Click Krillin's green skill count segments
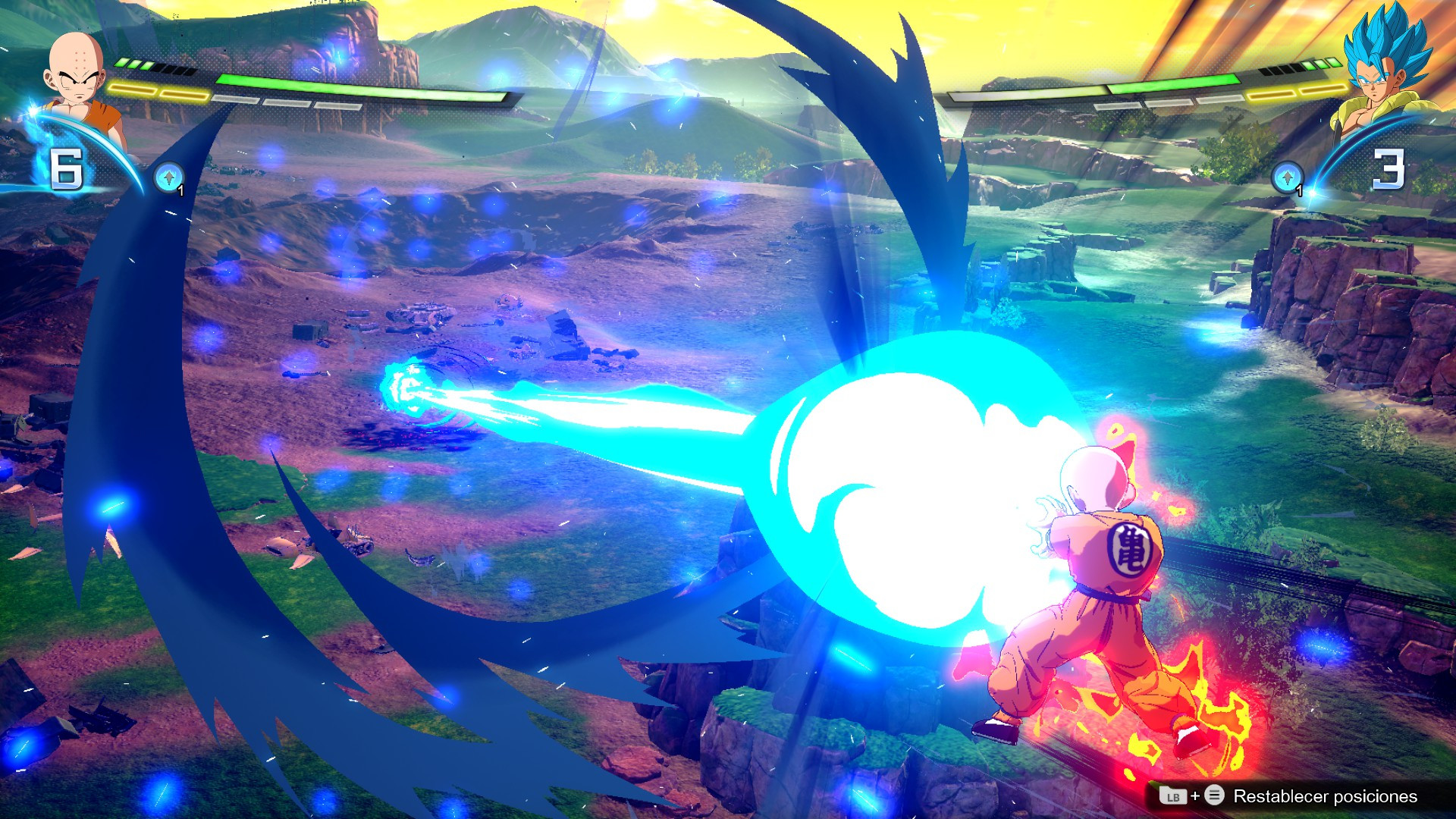 tap(133, 64)
